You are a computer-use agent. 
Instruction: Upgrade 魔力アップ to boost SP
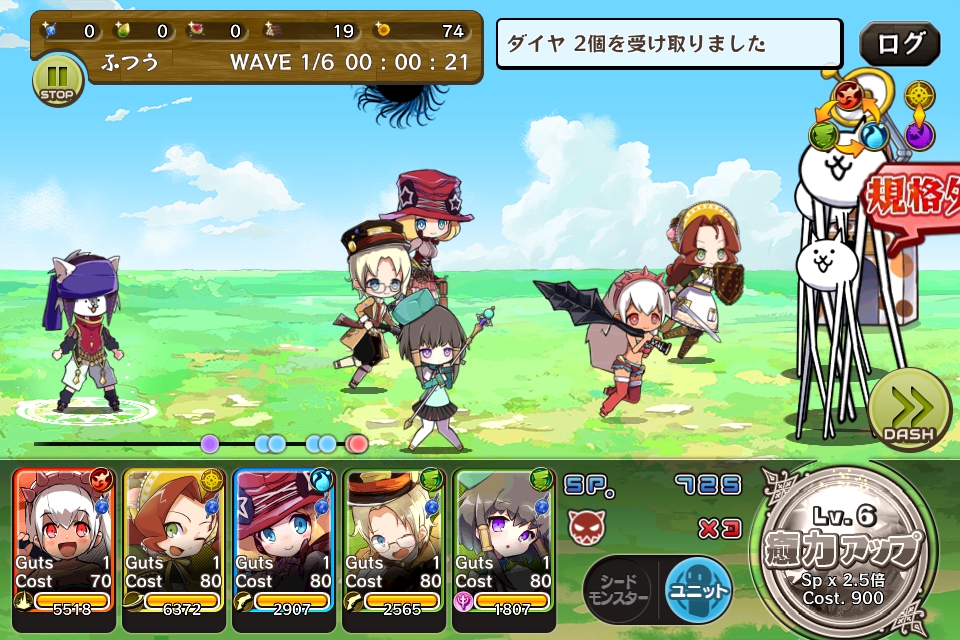coord(848,548)
